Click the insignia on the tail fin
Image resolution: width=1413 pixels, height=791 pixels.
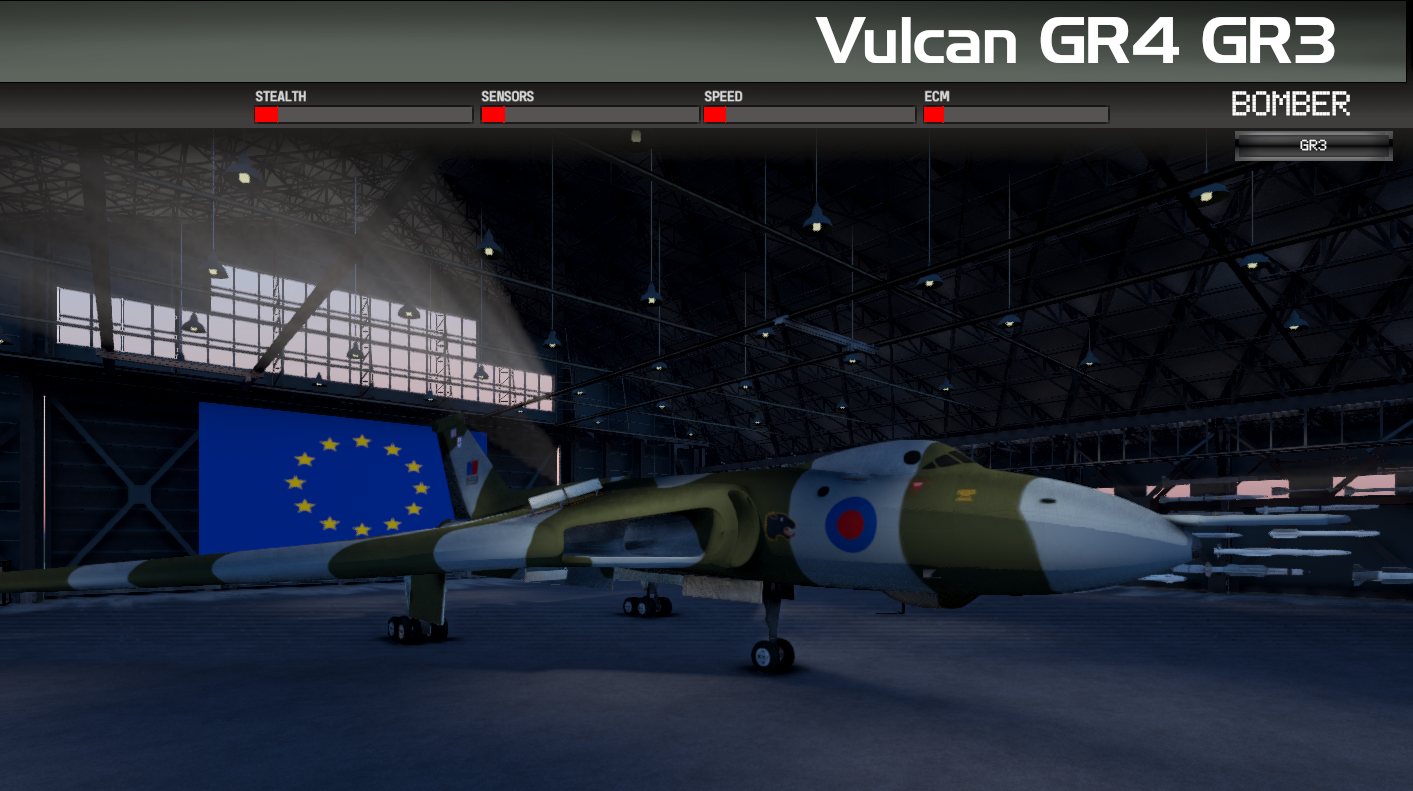[471, 465]
